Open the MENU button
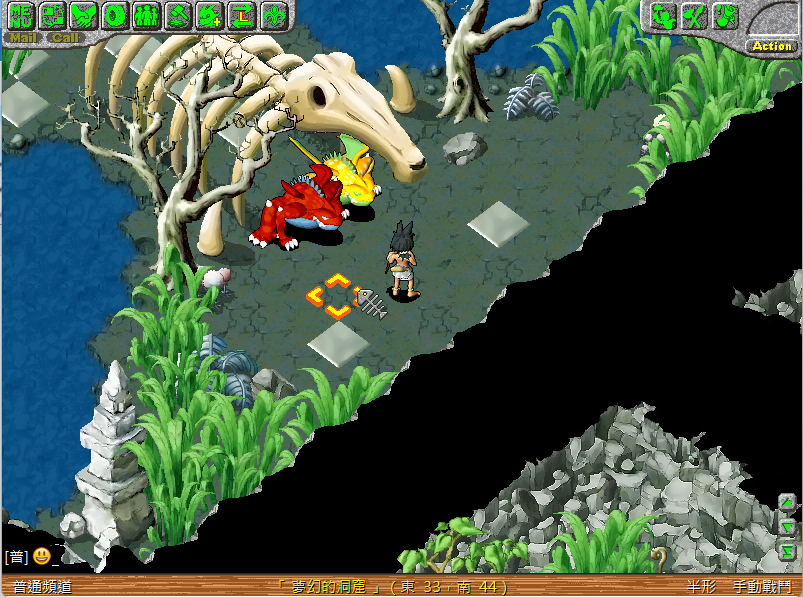This screenshot has width=803, height=597. (x=21, y=16)
